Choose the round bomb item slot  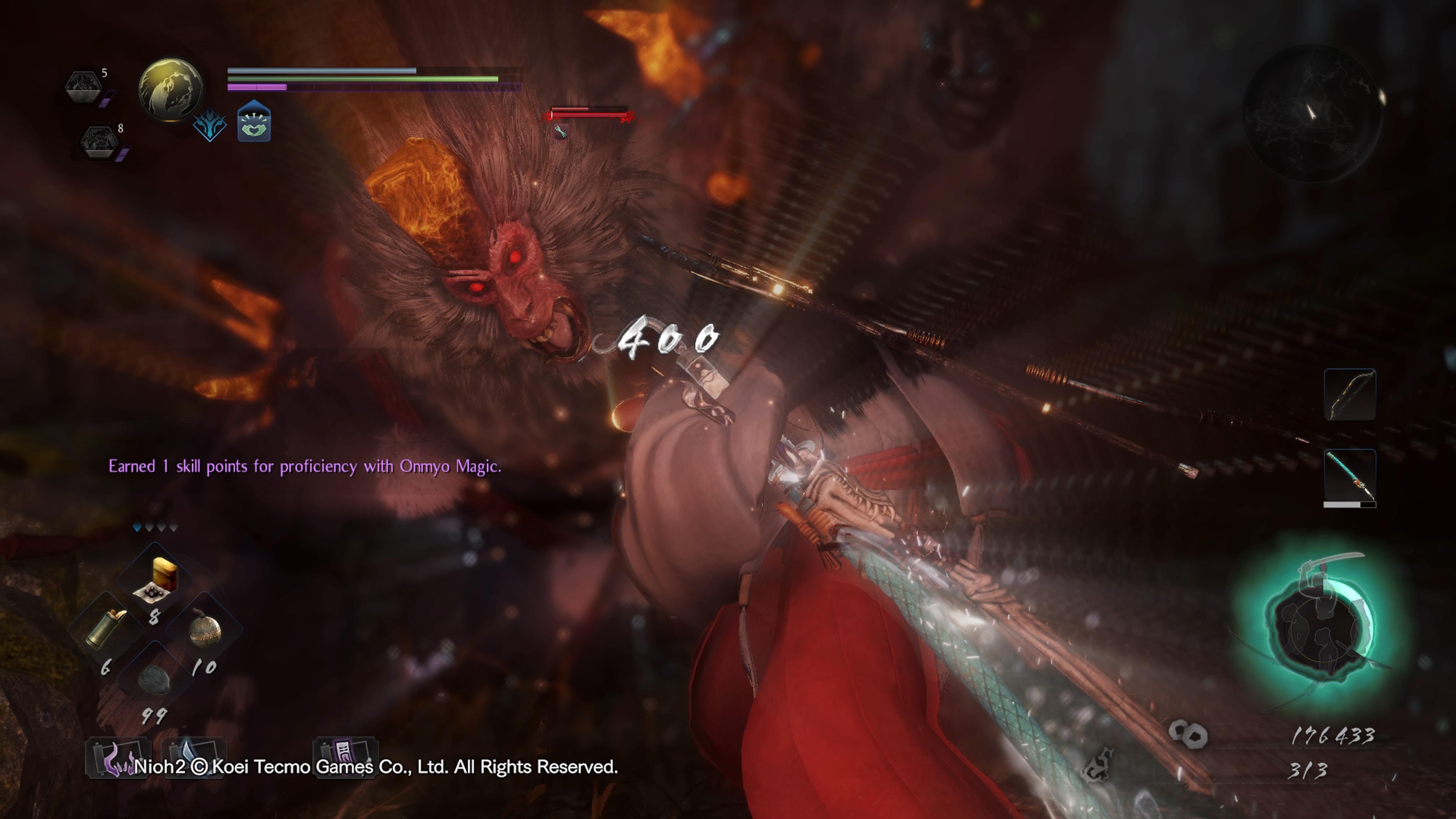(x=205, y=629)
